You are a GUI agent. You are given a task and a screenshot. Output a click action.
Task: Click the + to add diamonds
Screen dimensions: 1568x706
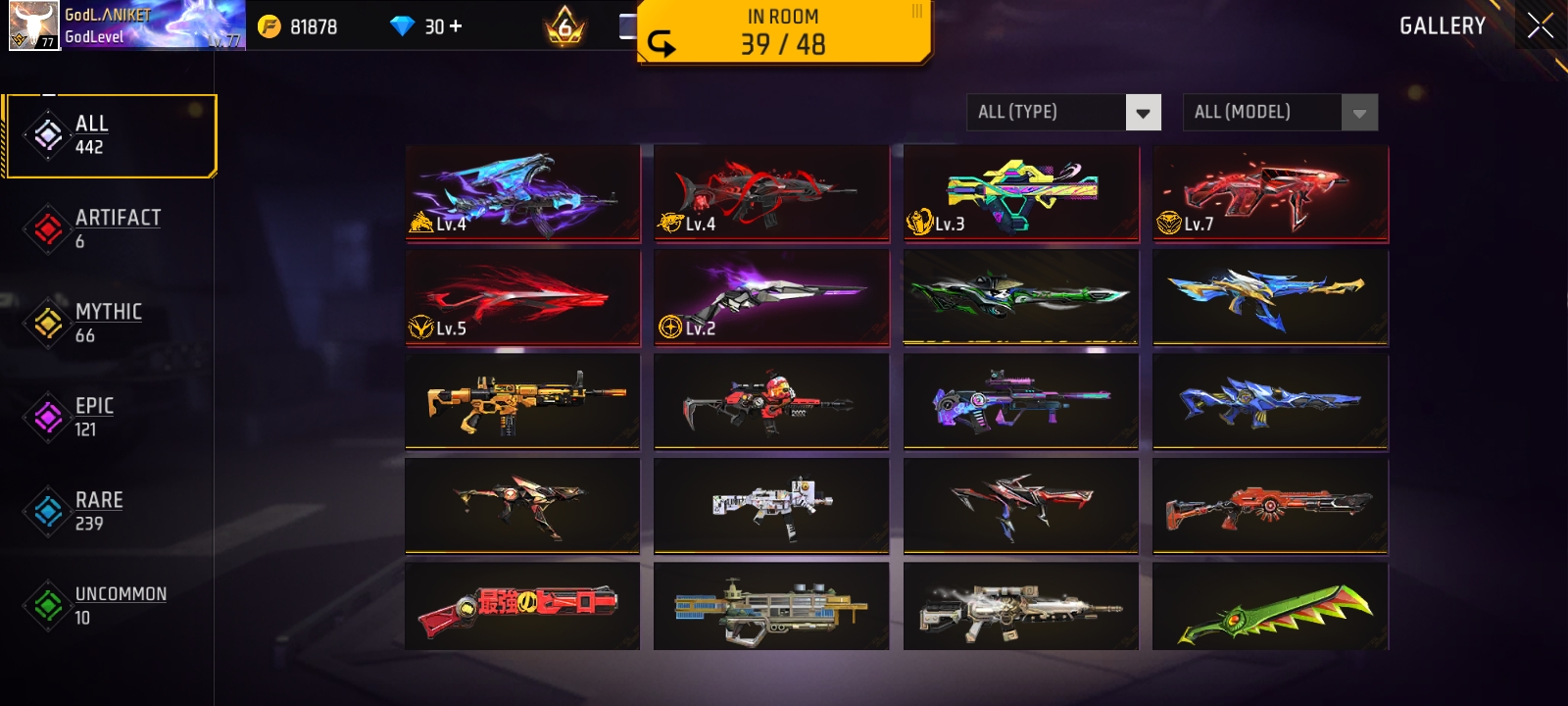[457, 26]
